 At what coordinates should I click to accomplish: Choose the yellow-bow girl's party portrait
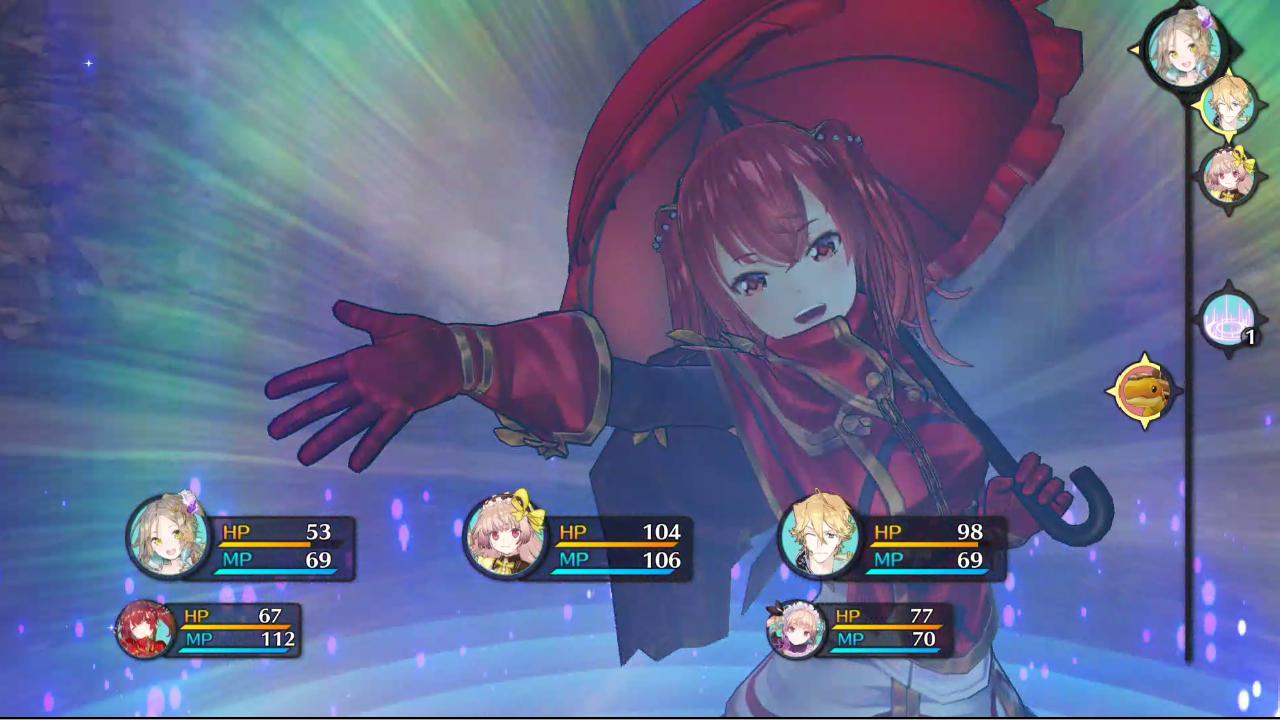pos(506,537)
